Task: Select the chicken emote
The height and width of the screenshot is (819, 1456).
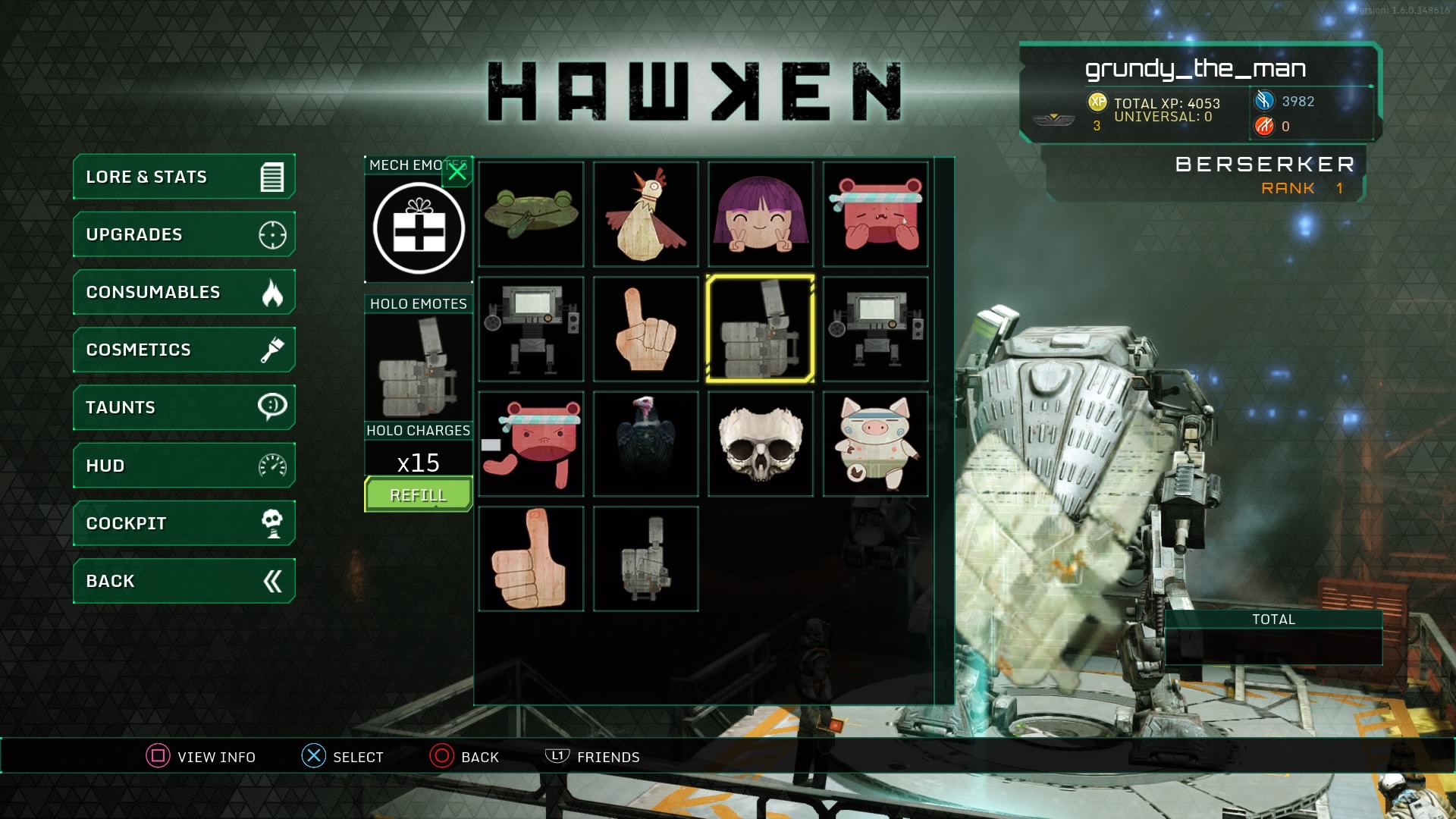Action: (x=645, y=215)
